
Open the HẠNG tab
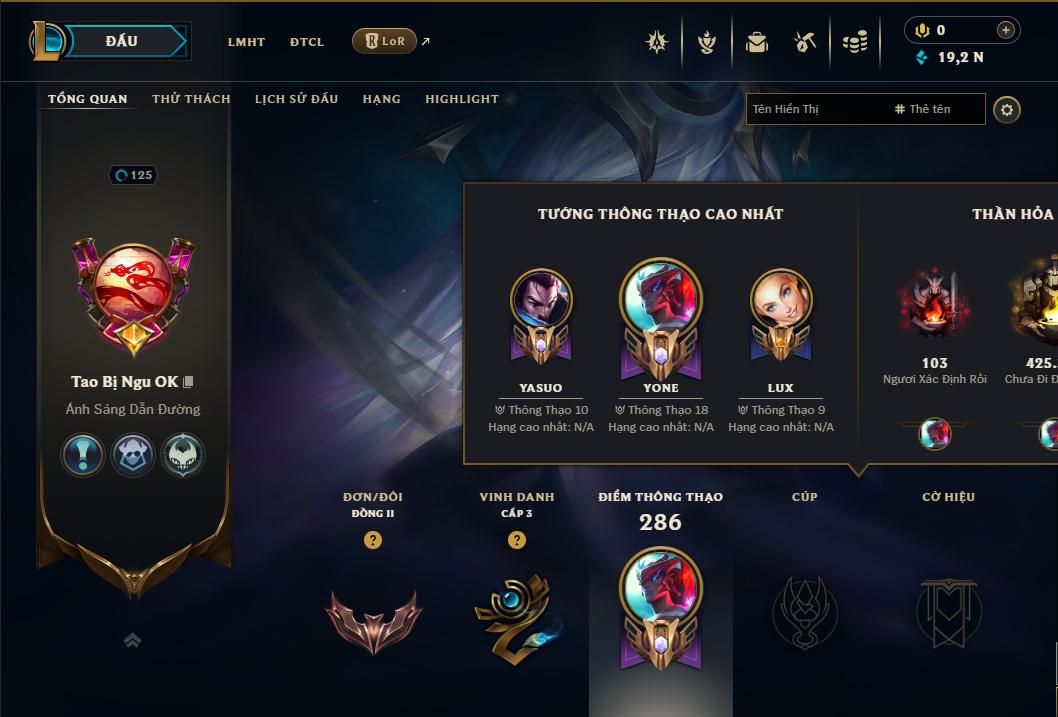tap(381, 99)
